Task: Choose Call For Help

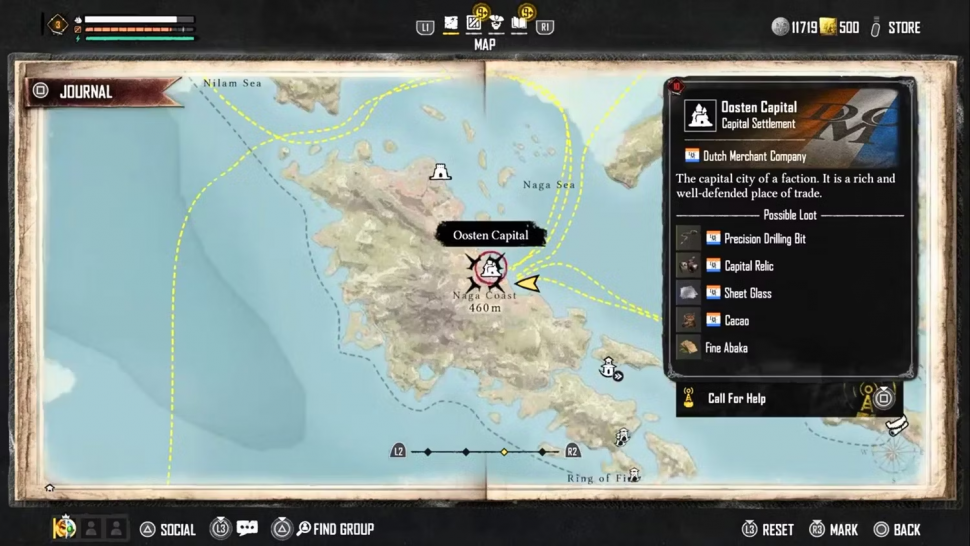Action: click(736, 398)
